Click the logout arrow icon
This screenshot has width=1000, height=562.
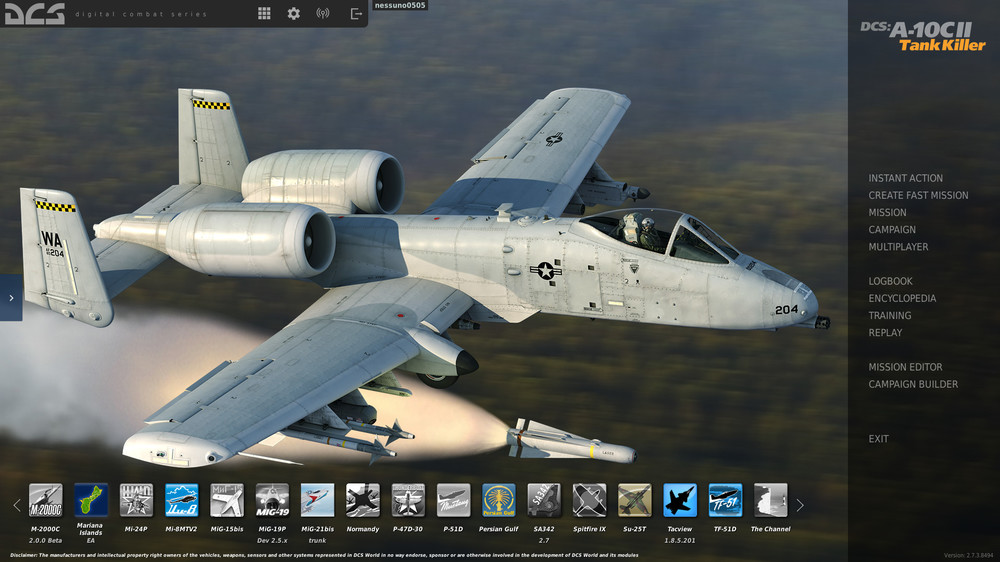(x=356, y=14)
